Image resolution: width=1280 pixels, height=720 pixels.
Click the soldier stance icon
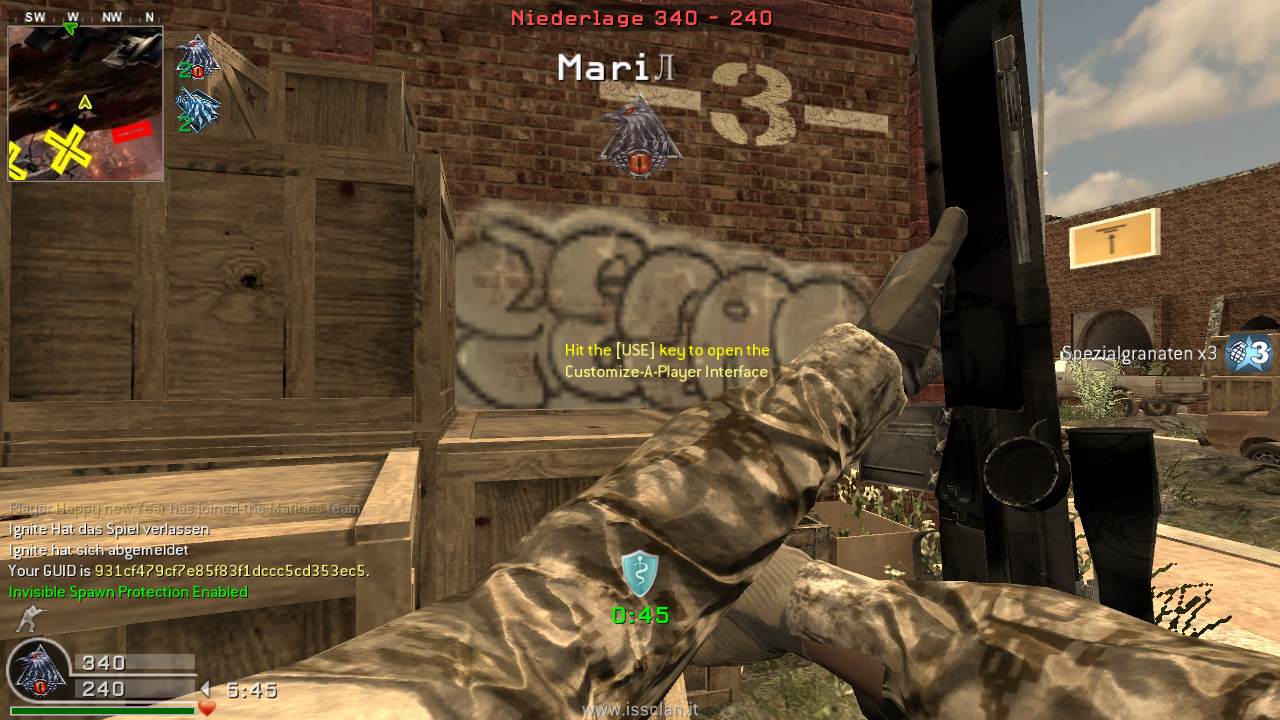click(30, 620)
